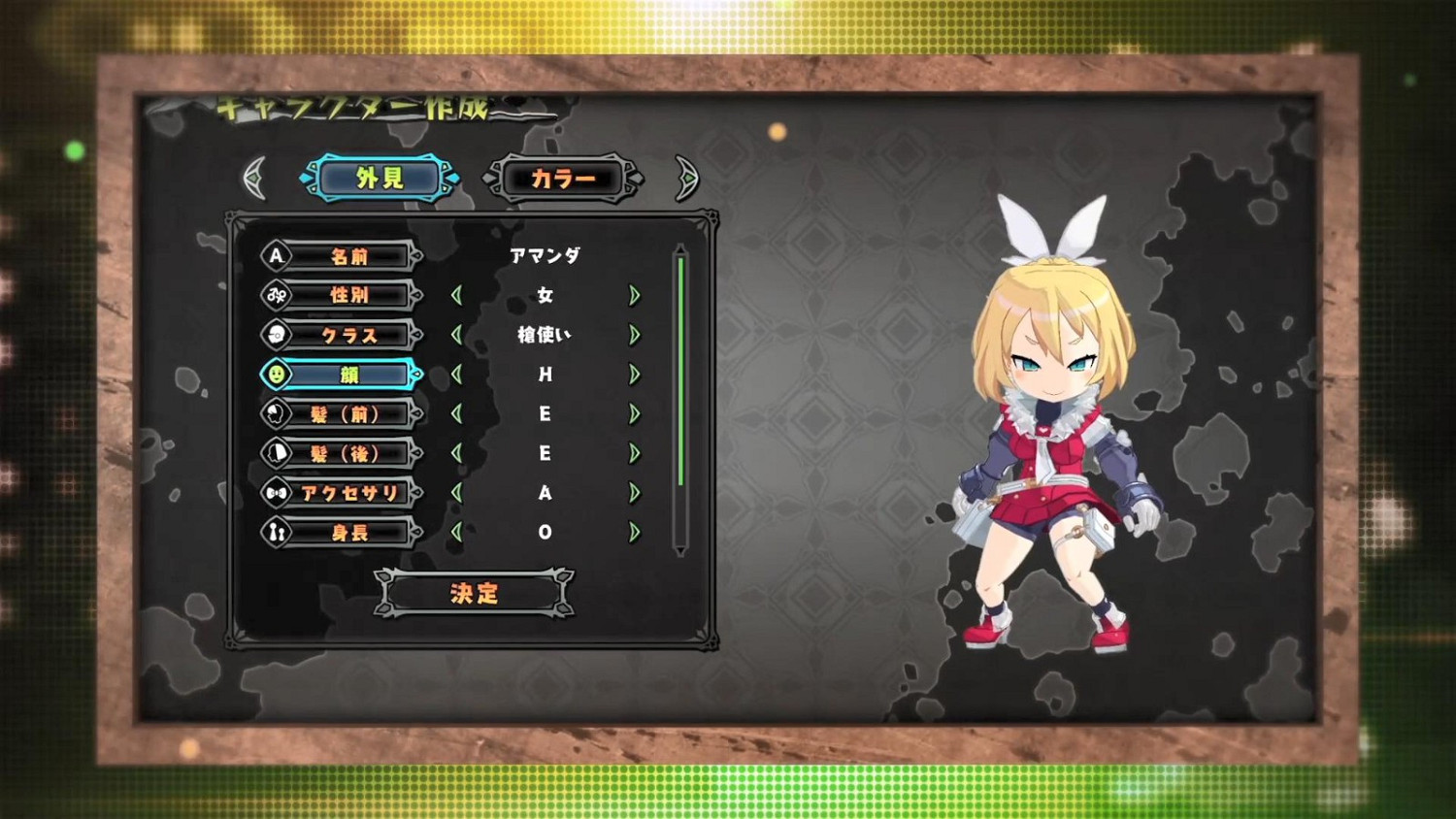Select the 性別 gender symbol icon
This screenshot has height=819, width=1456.
click(276, 295)
